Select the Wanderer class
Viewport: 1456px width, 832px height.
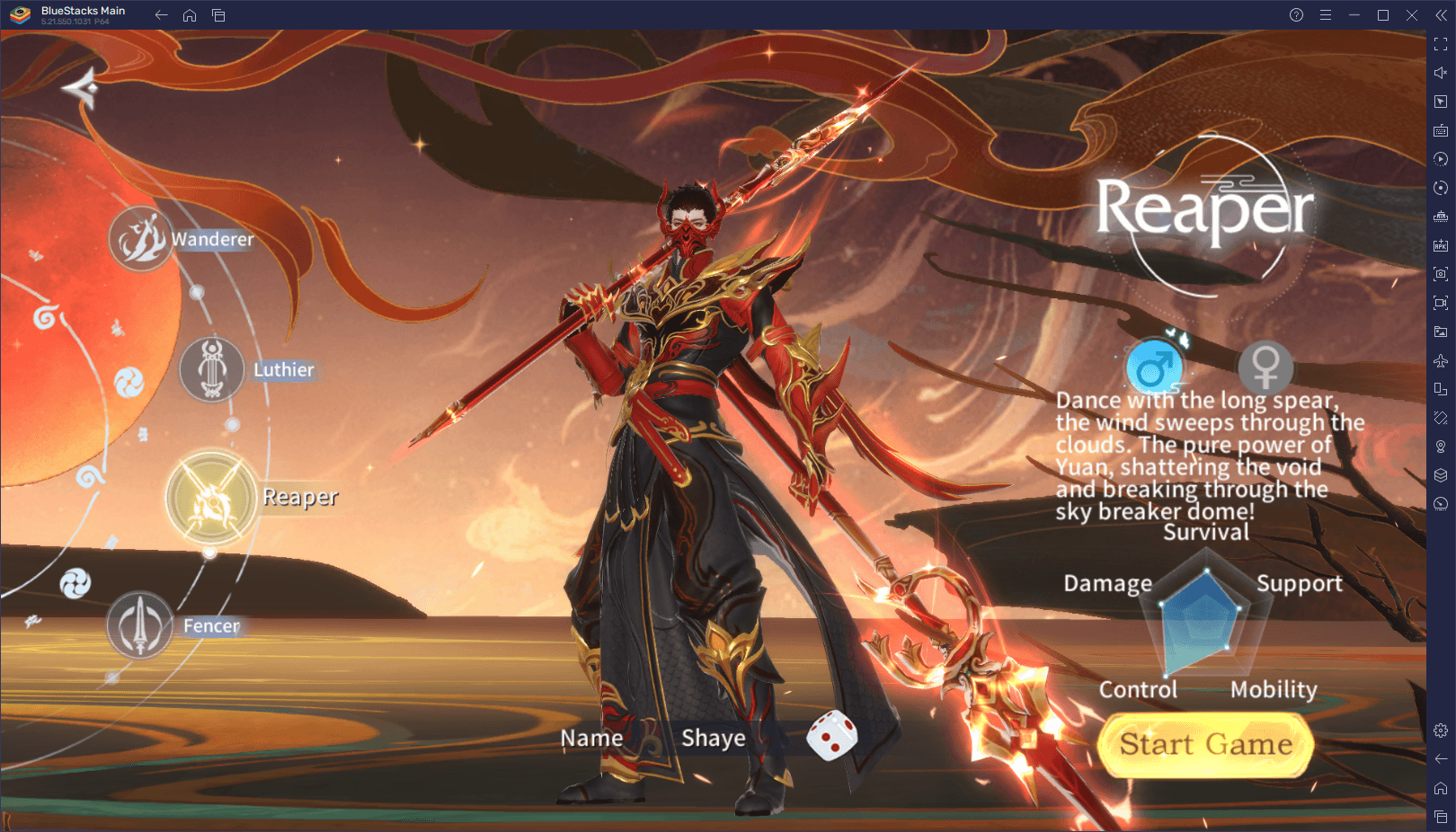tap(141, 239)
